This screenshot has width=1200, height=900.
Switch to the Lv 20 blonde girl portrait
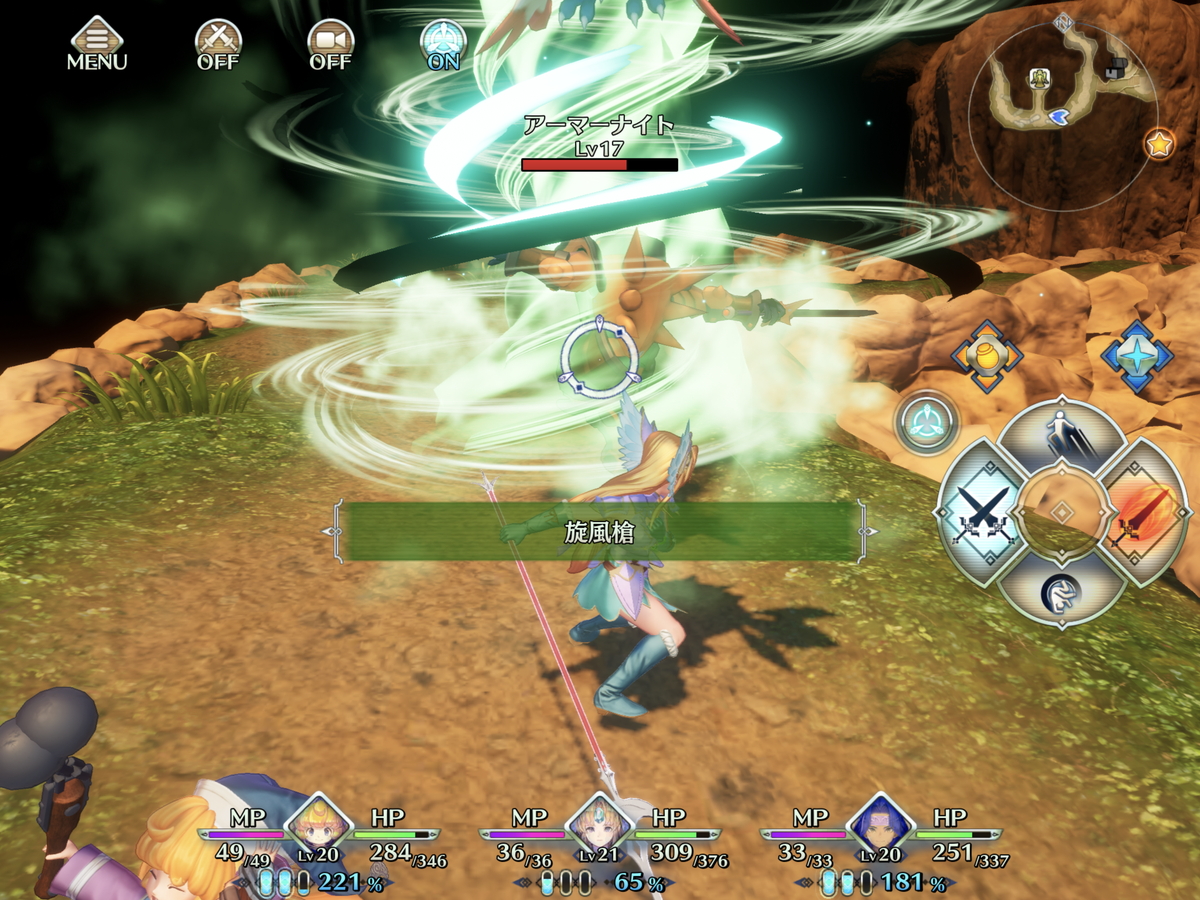pyautogui.click(x=319, y=826)
